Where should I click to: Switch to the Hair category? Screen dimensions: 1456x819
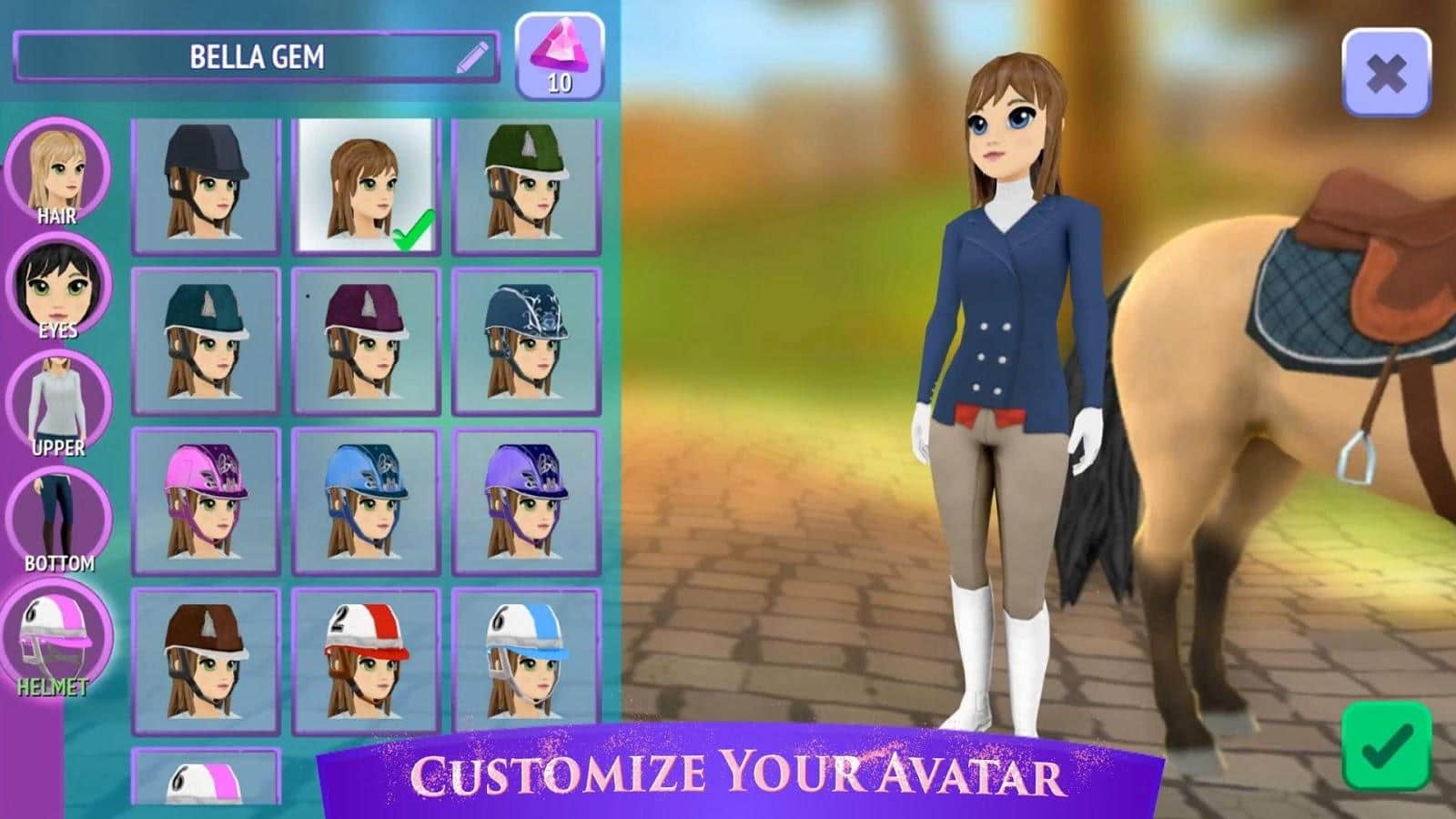pos(58,173)
